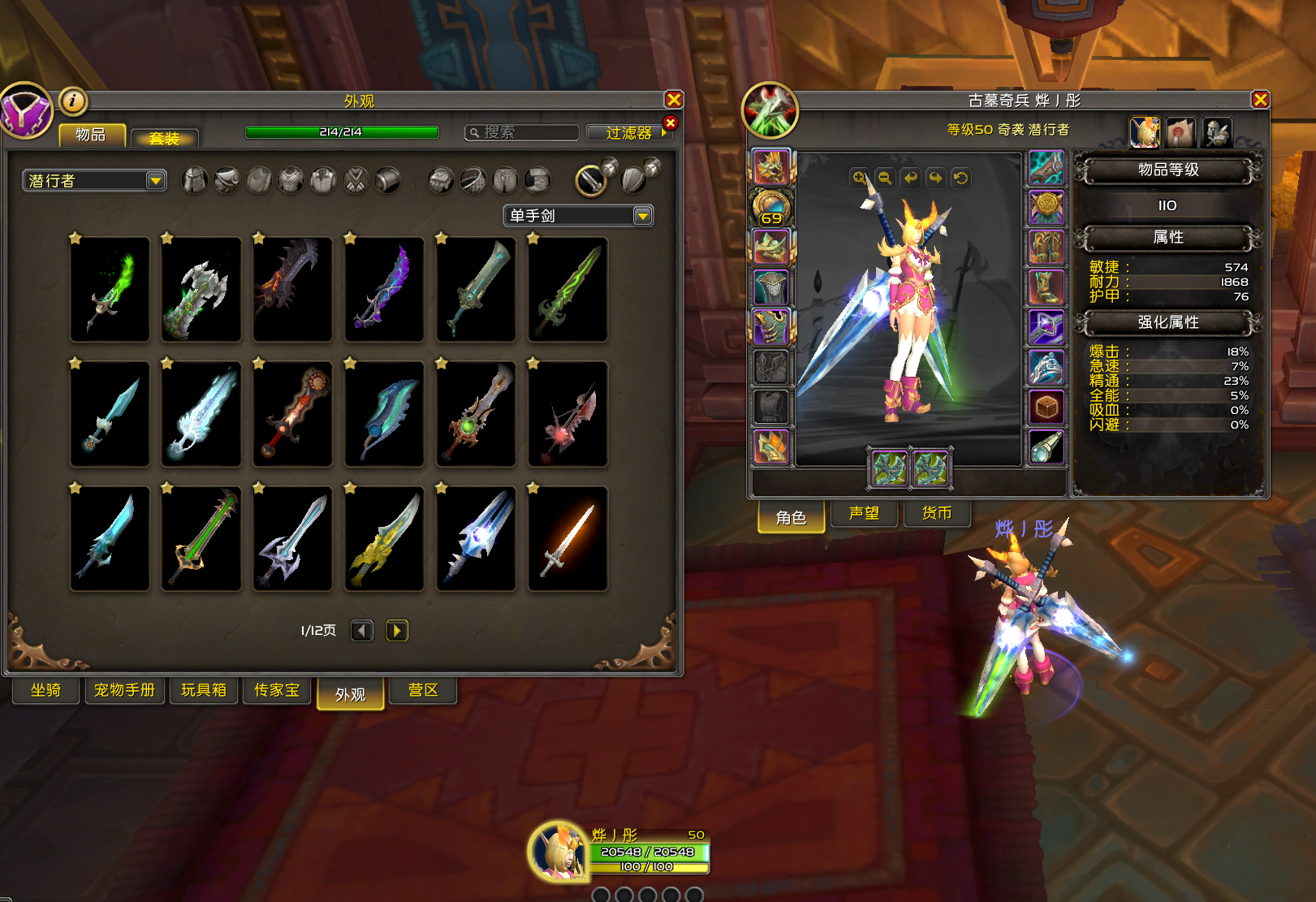Open the 声望 reputation tab

coord(864,513)
